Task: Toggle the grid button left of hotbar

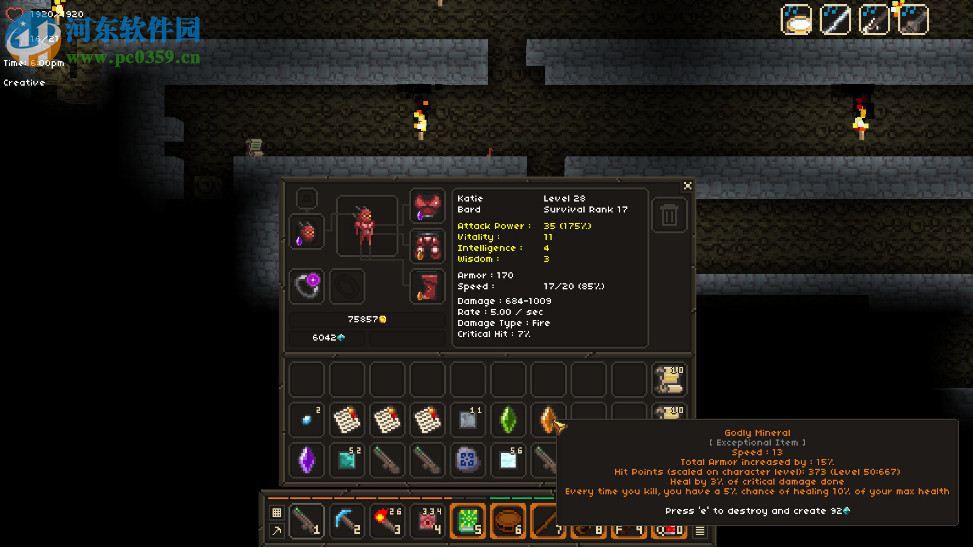Action: point(277,513)
